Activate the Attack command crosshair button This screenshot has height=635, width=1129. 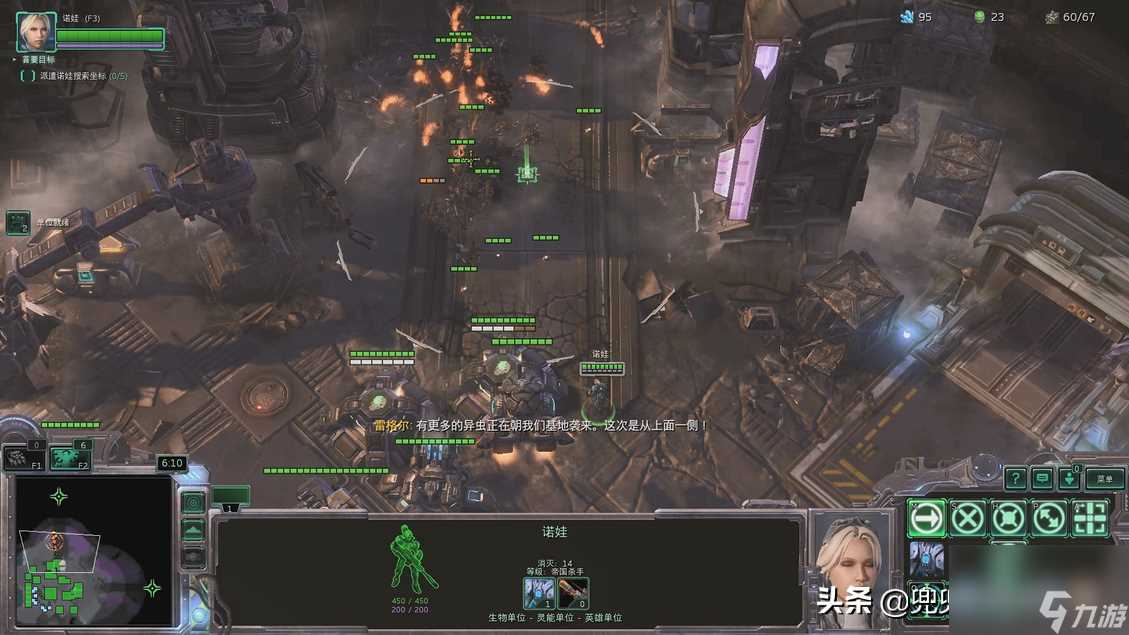(1090, 518)
